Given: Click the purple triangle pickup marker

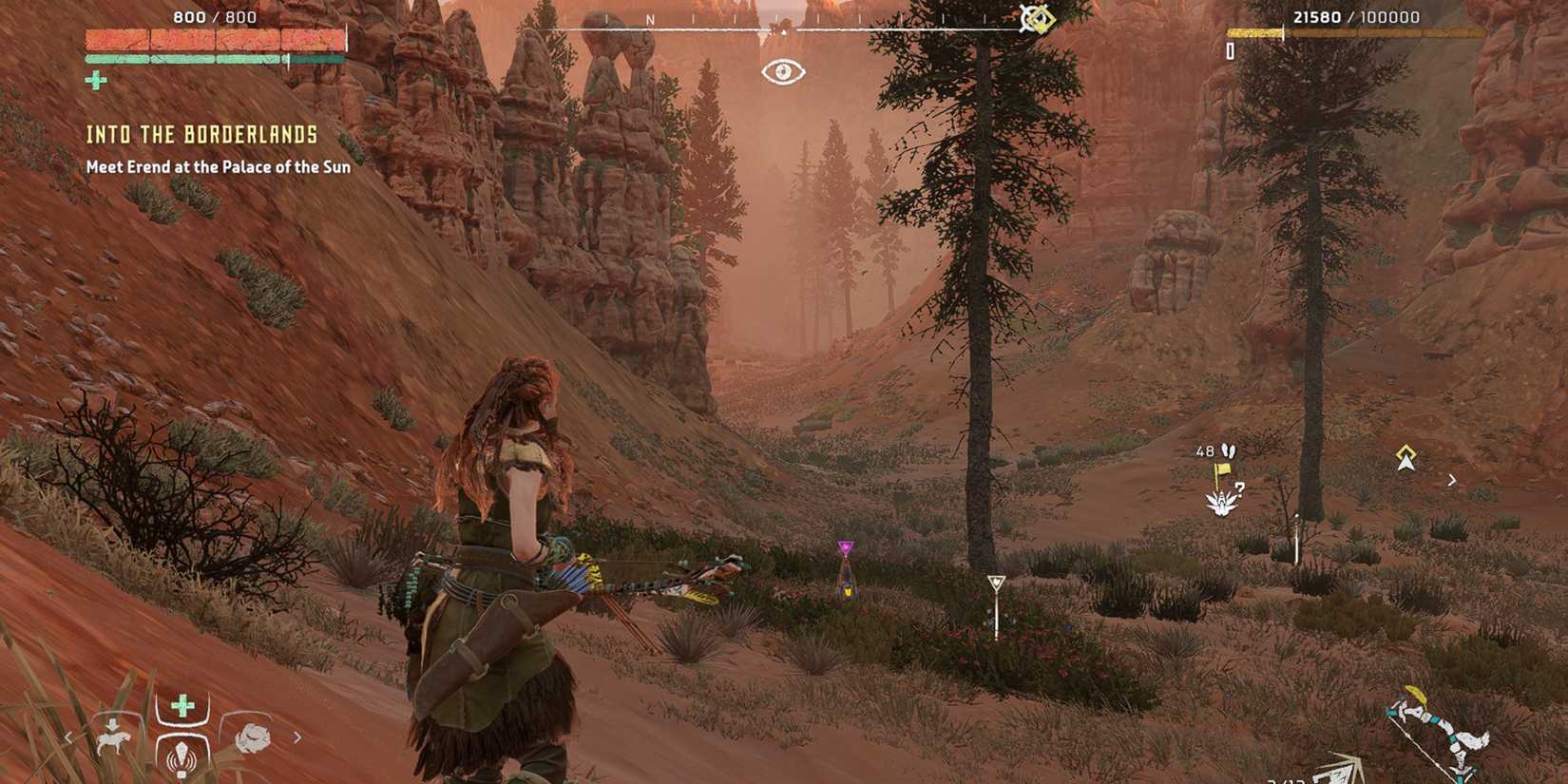Looking at the screenshot, I should [845, 545].
